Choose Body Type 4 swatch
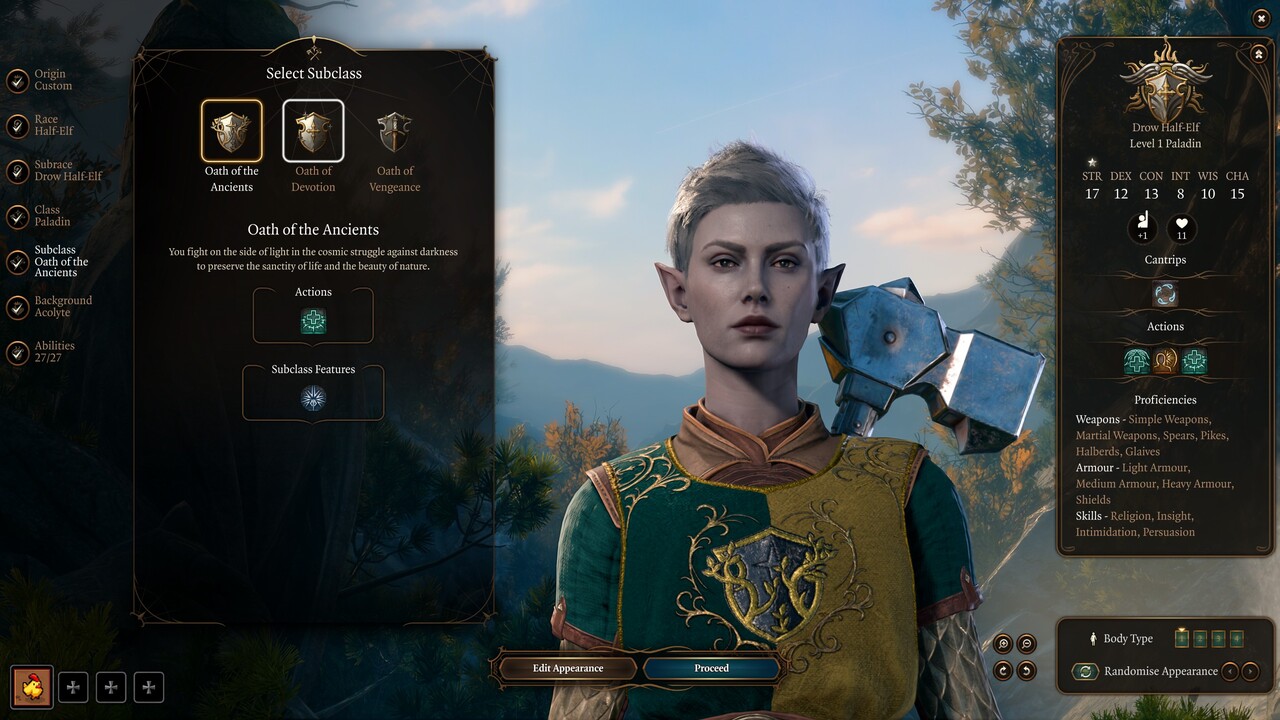Screen dimensions: 1280x720 point(1237,638)
